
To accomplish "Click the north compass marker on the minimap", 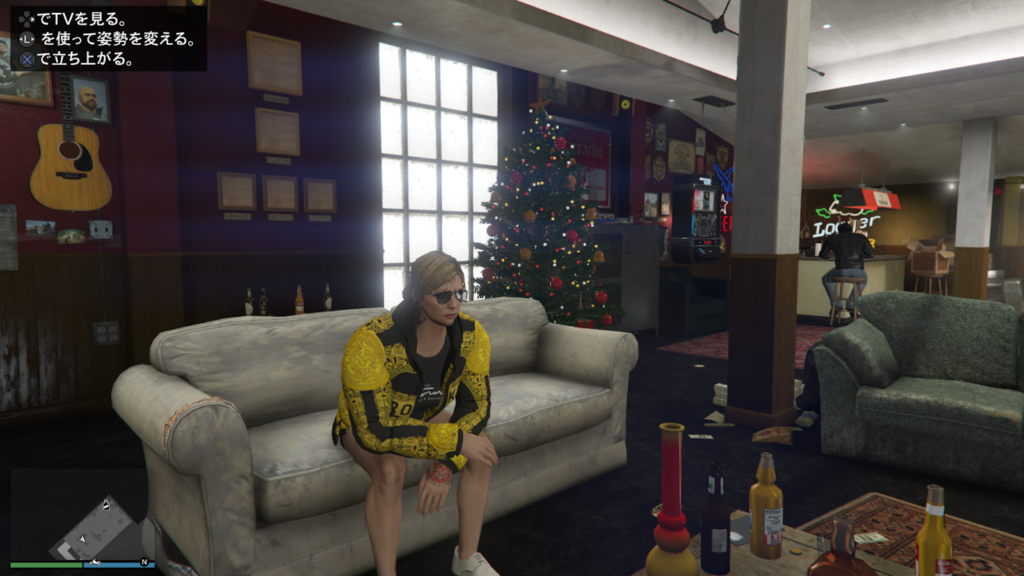I will point(144,562).
